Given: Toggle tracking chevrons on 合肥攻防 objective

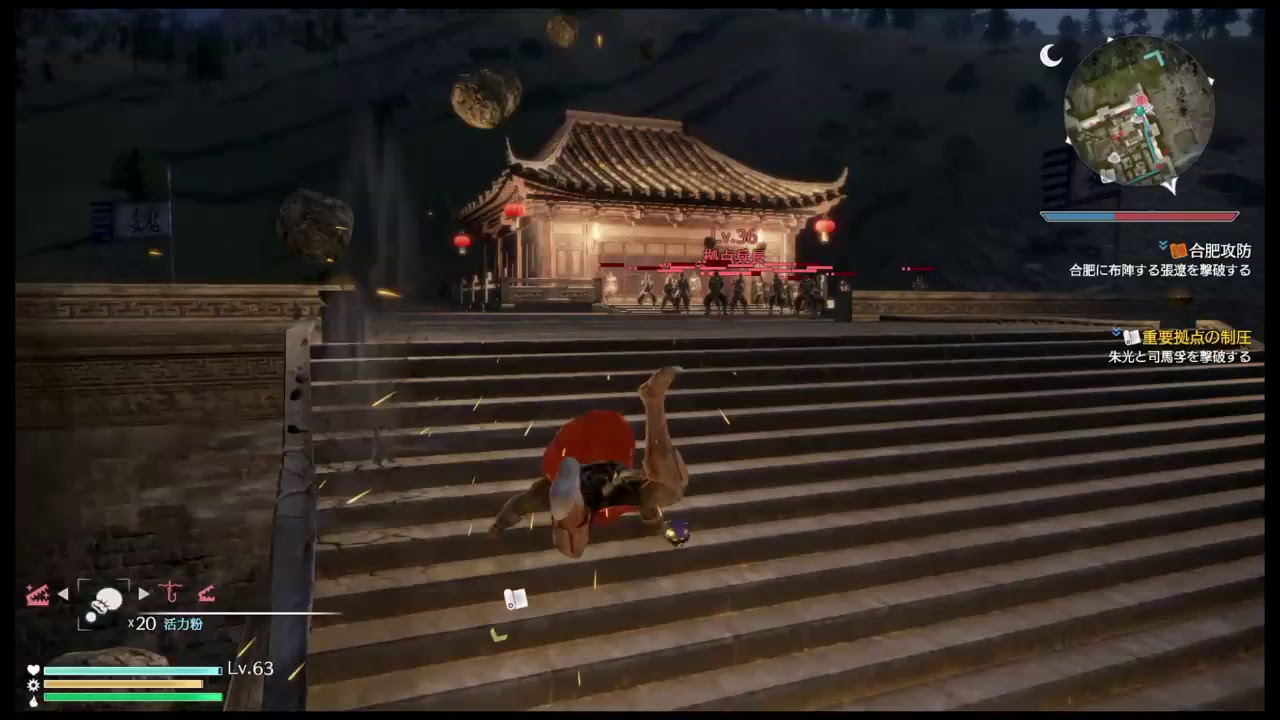Looking at the screenshot, I should 1162,244.
